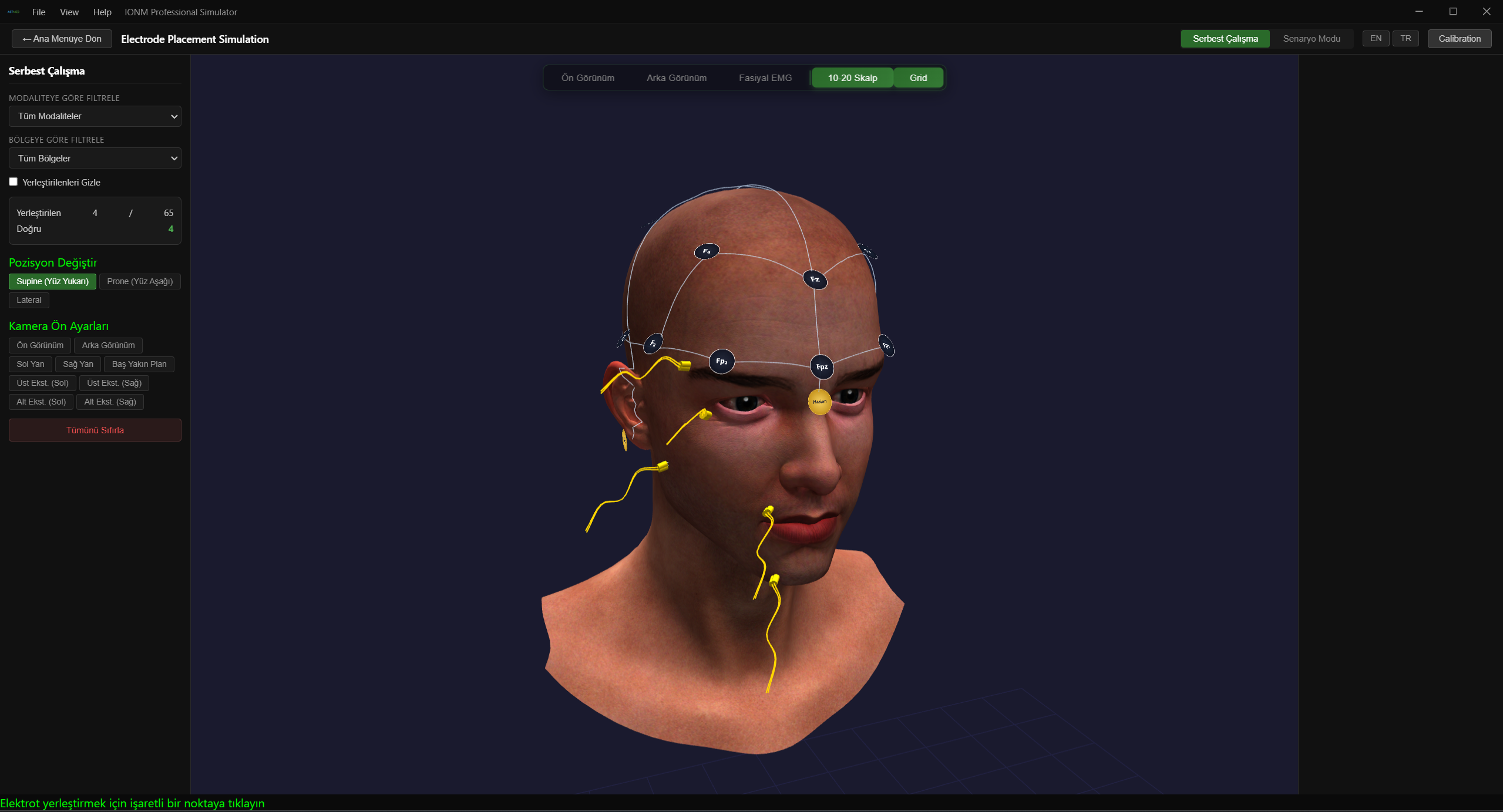Toggle the Yerleştirilenleri Gizle checkbox

[14, 182]
